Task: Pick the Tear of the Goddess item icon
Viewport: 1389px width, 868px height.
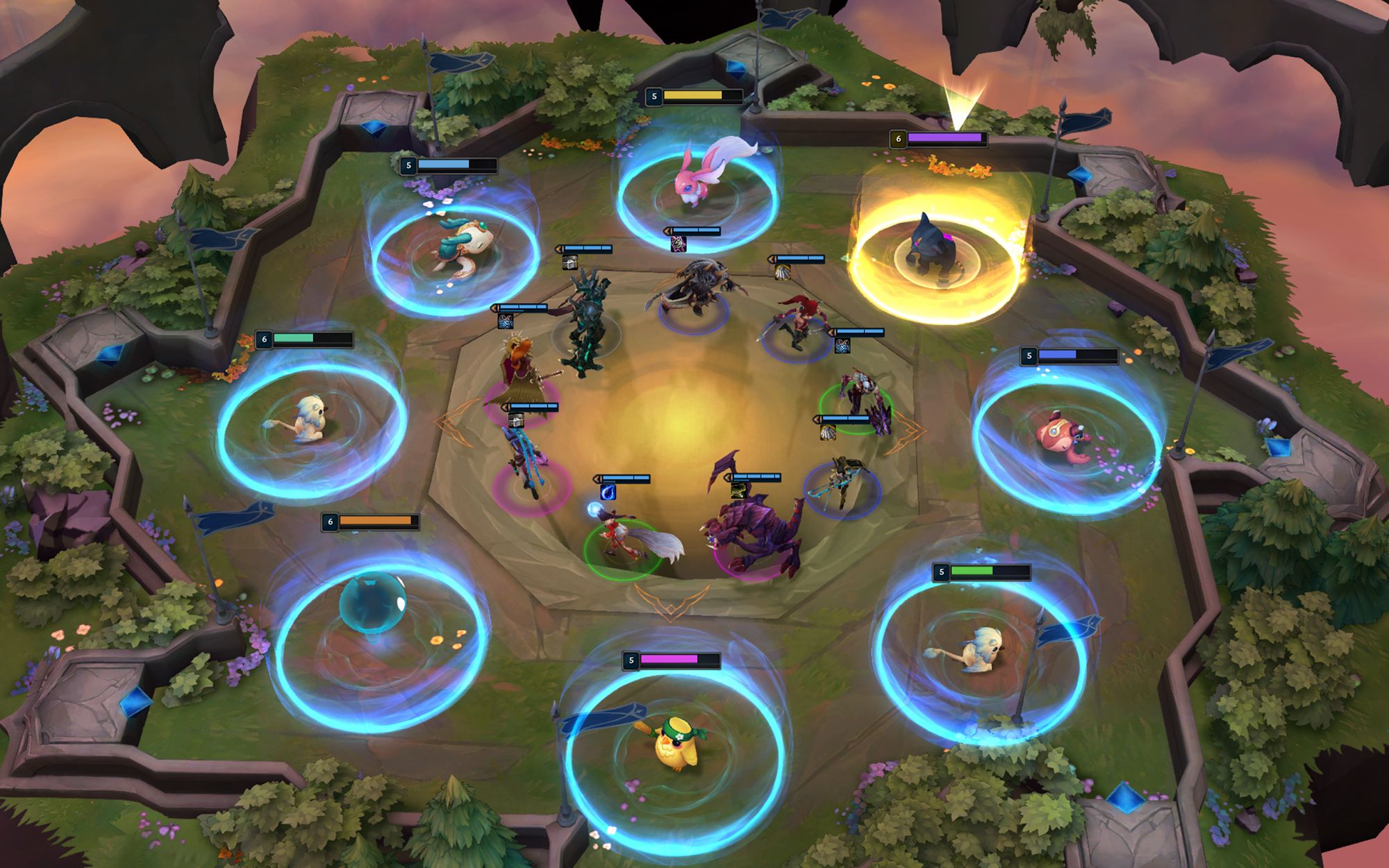Action: tap(608, 492)
